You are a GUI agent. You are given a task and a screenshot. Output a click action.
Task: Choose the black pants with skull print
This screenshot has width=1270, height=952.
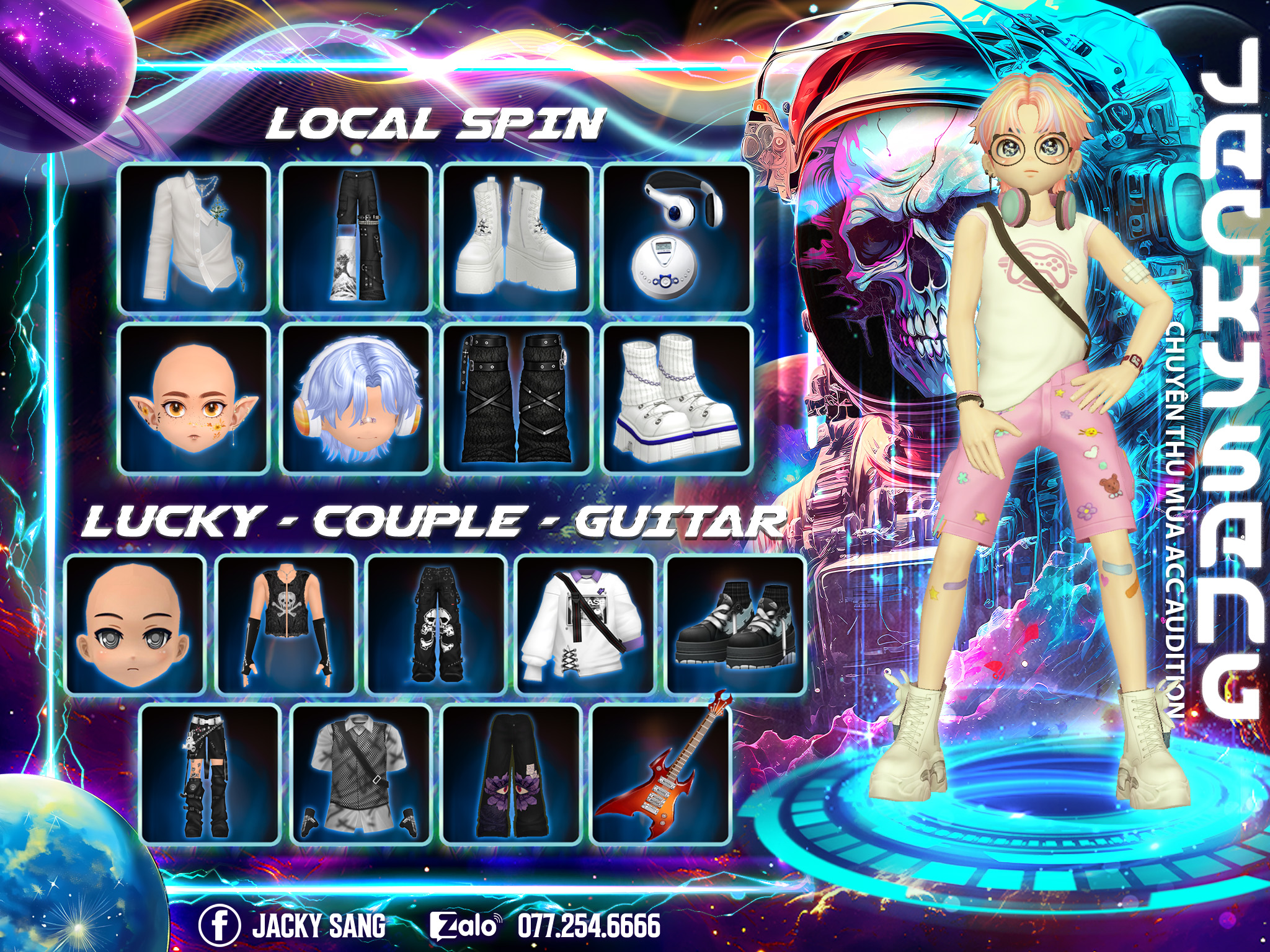click(x=436, y=625)
